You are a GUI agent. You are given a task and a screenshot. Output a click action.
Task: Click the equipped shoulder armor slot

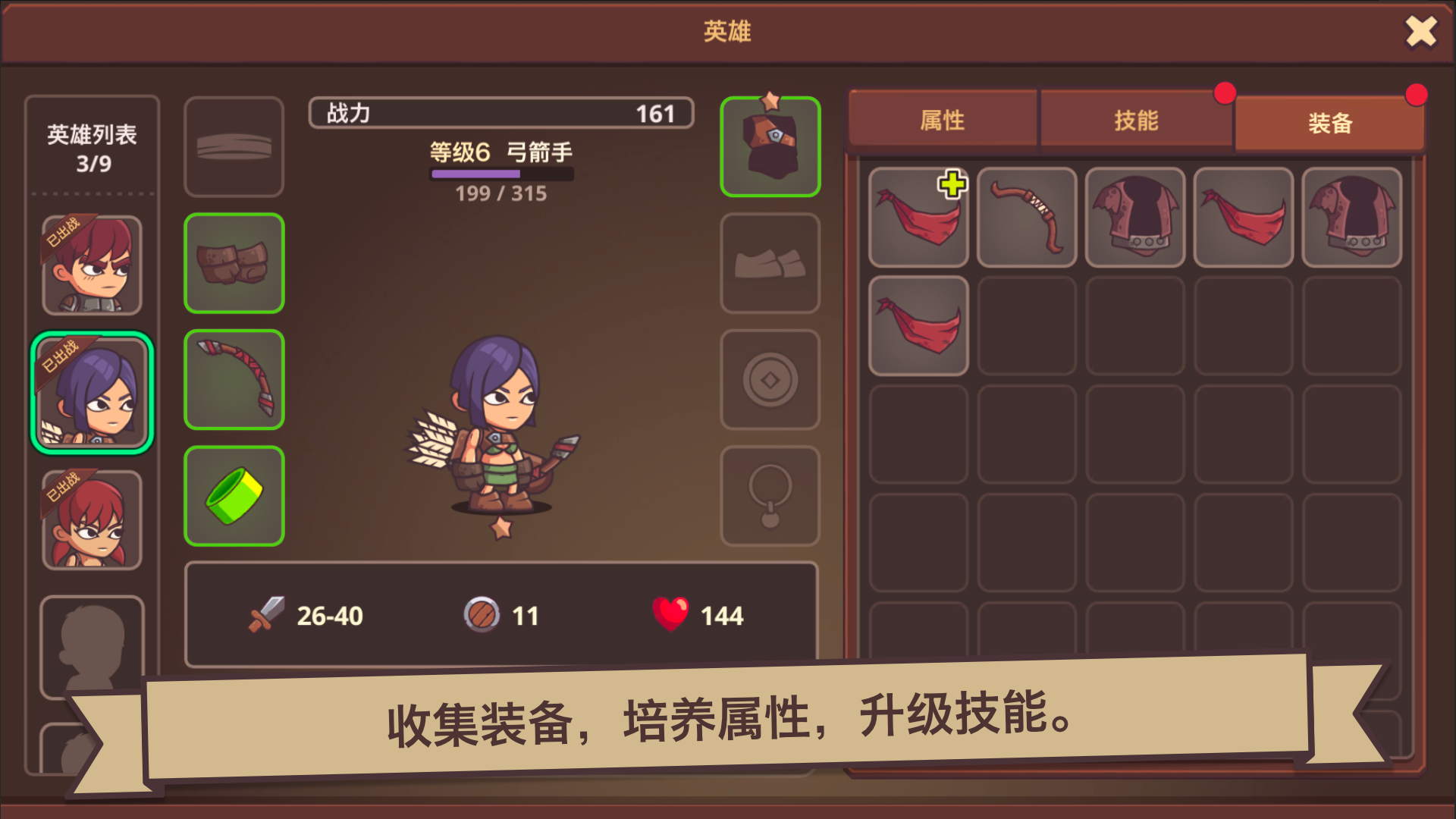[770, 146]
